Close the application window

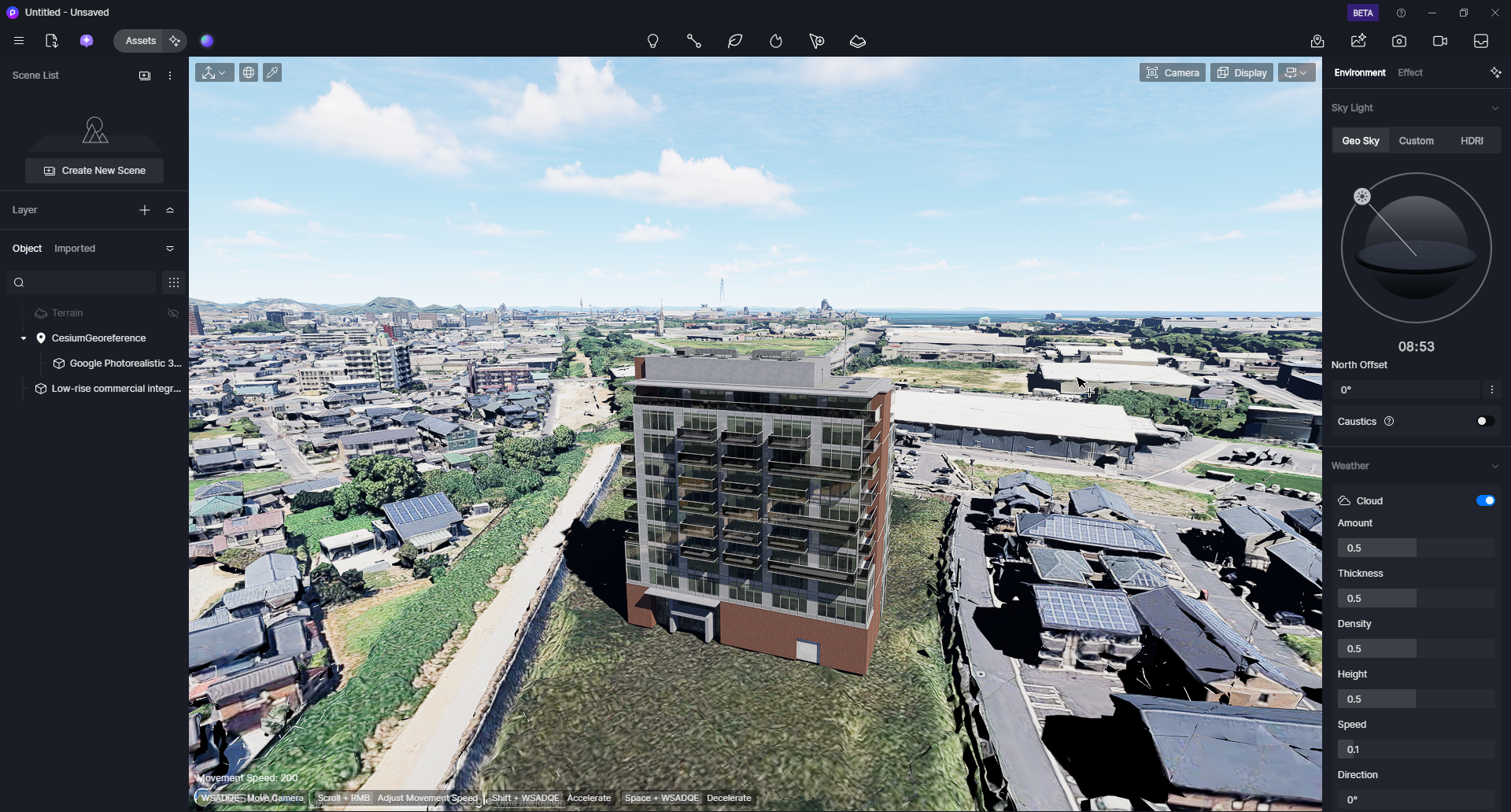point(1494,13)
